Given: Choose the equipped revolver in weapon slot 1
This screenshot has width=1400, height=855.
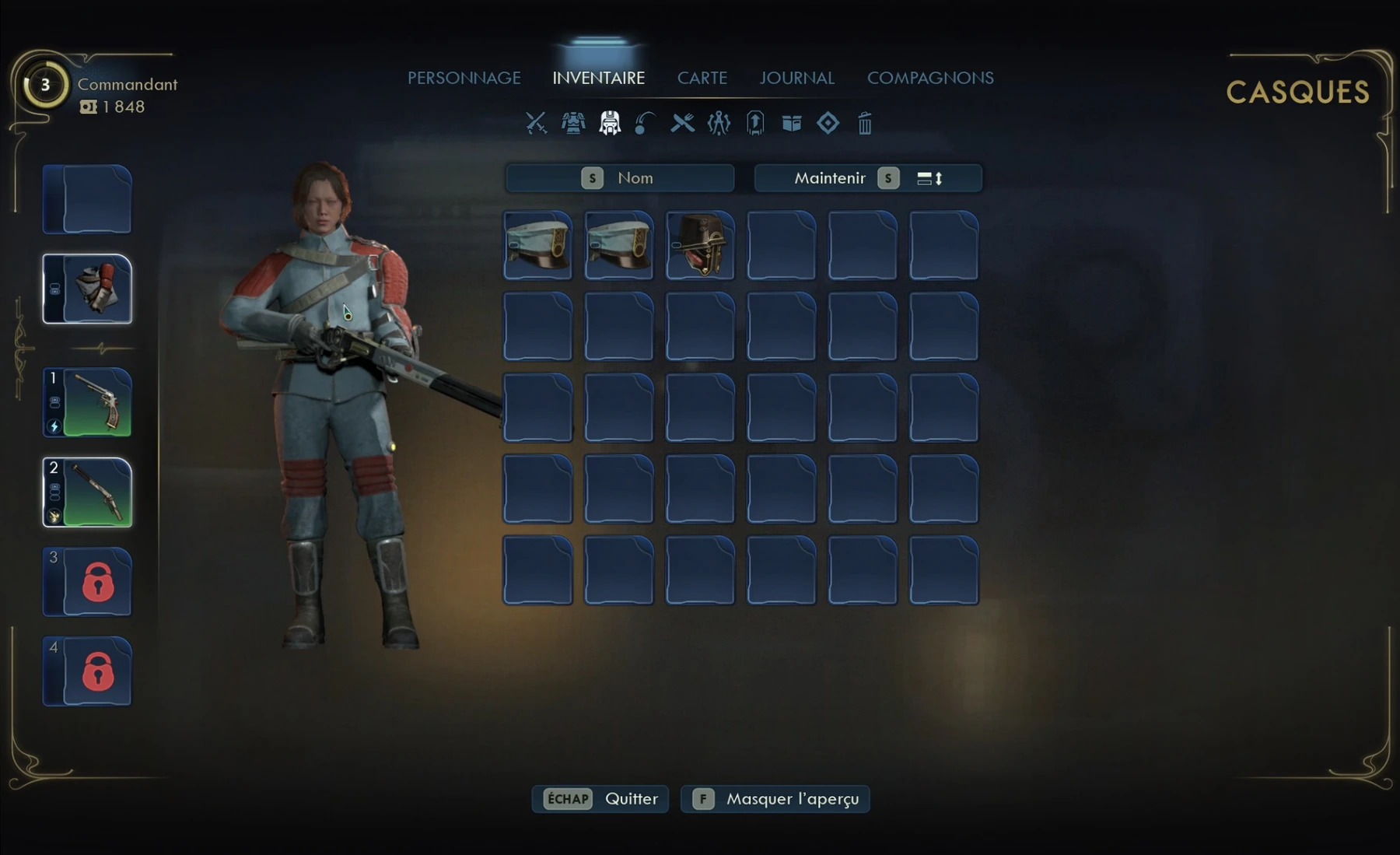Looking at the screenshot, I should click(x=87, y=402).
